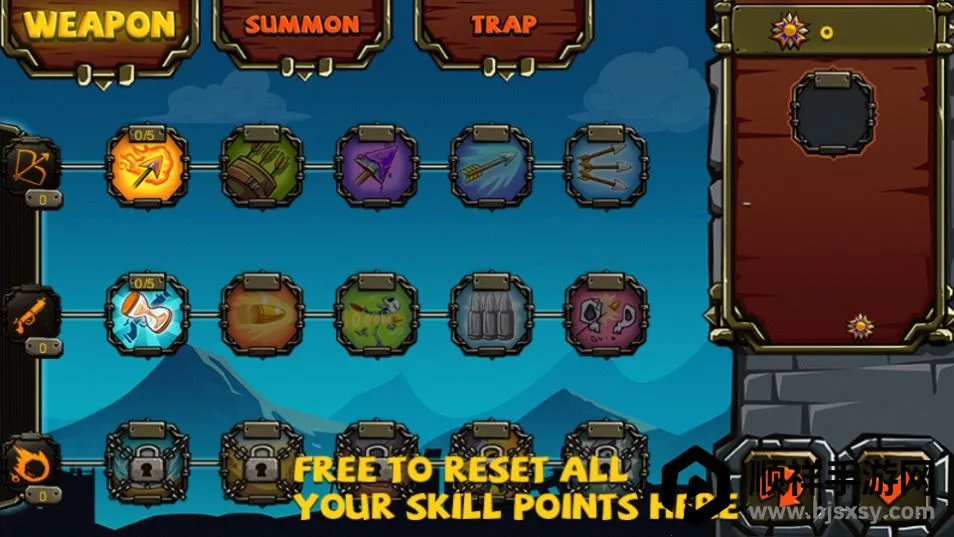Choose the triple arrows skill
This screenshot has width=954, height=537.
pos(605,167)
